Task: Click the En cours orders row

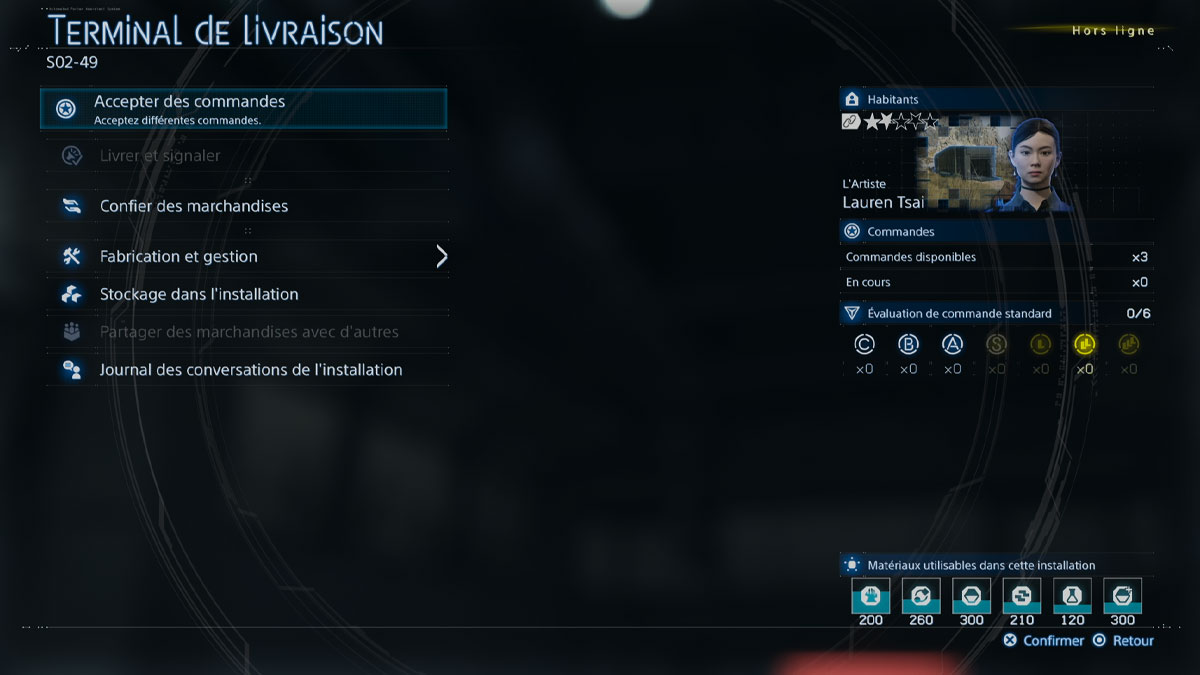Action: pos(996,282)
